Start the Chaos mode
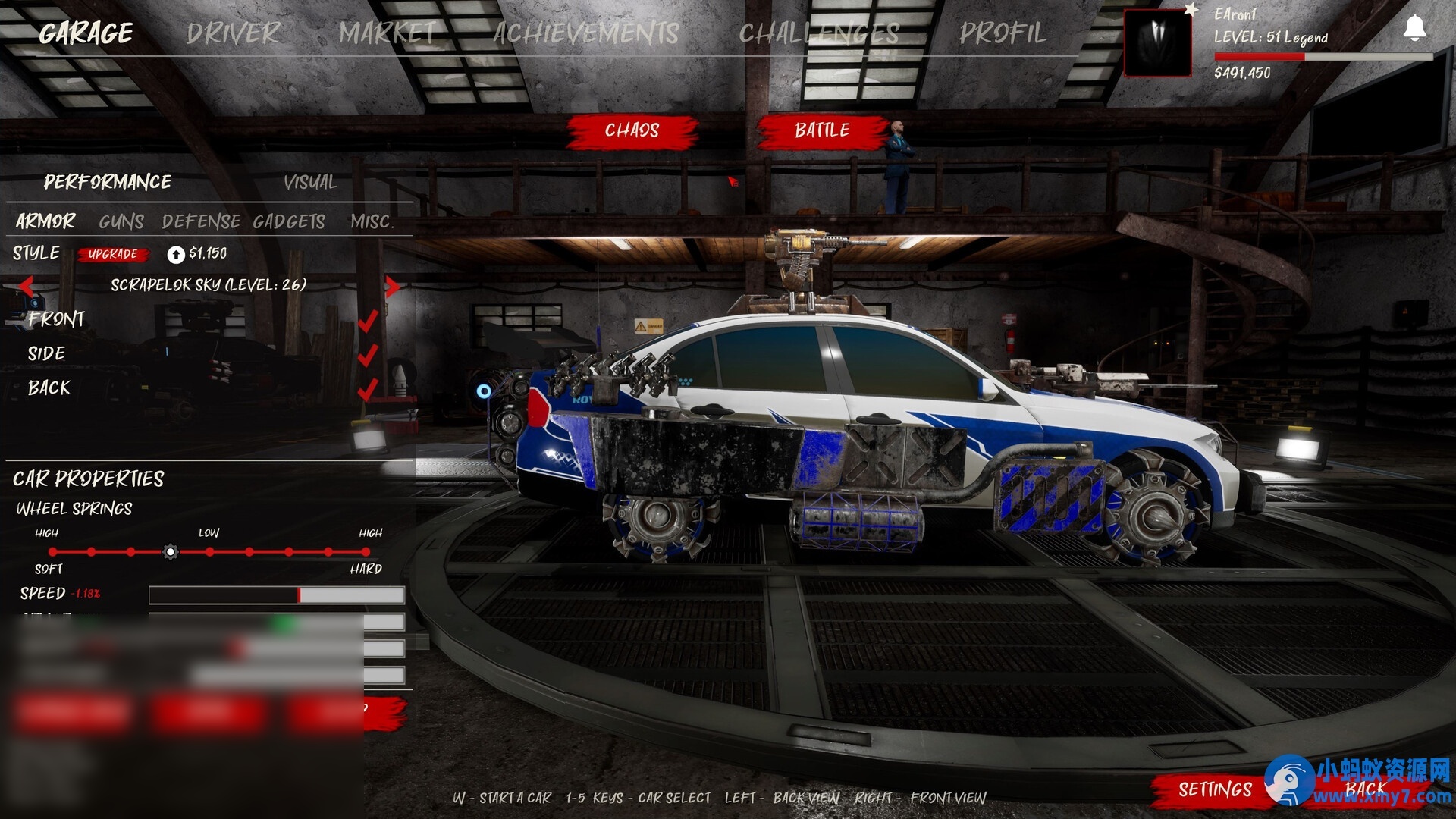The width and height of the screenshot is (1456, 819). pyautogui.click(x=632, y=130)
